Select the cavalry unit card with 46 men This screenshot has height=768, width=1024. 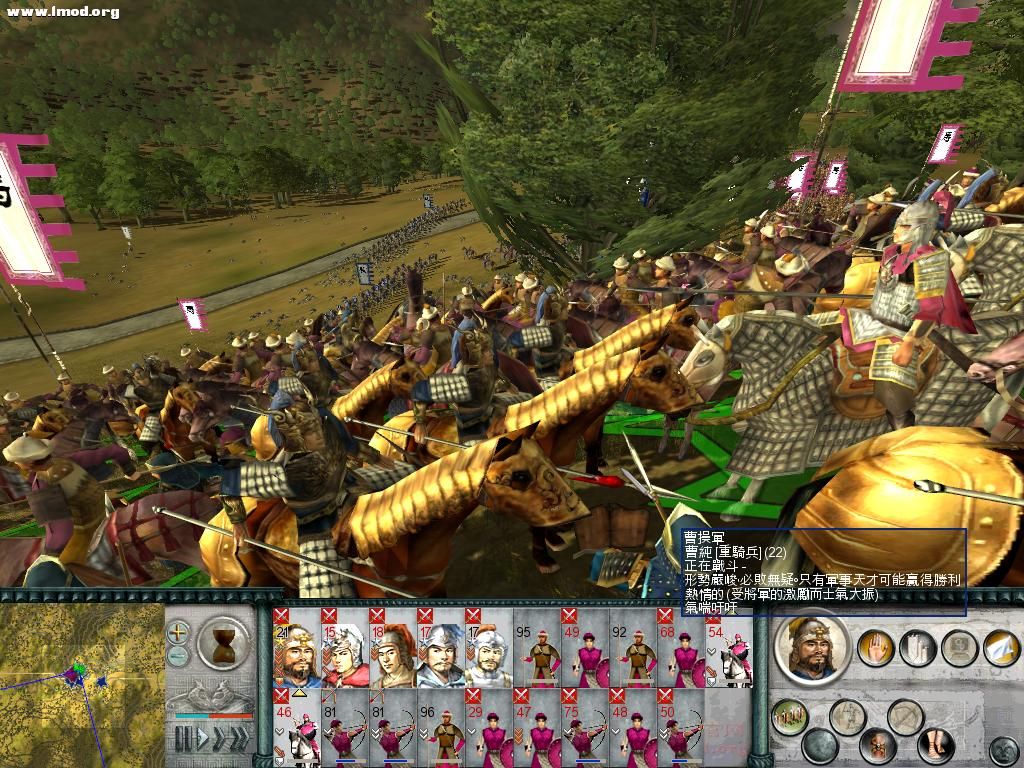(296, 729)
